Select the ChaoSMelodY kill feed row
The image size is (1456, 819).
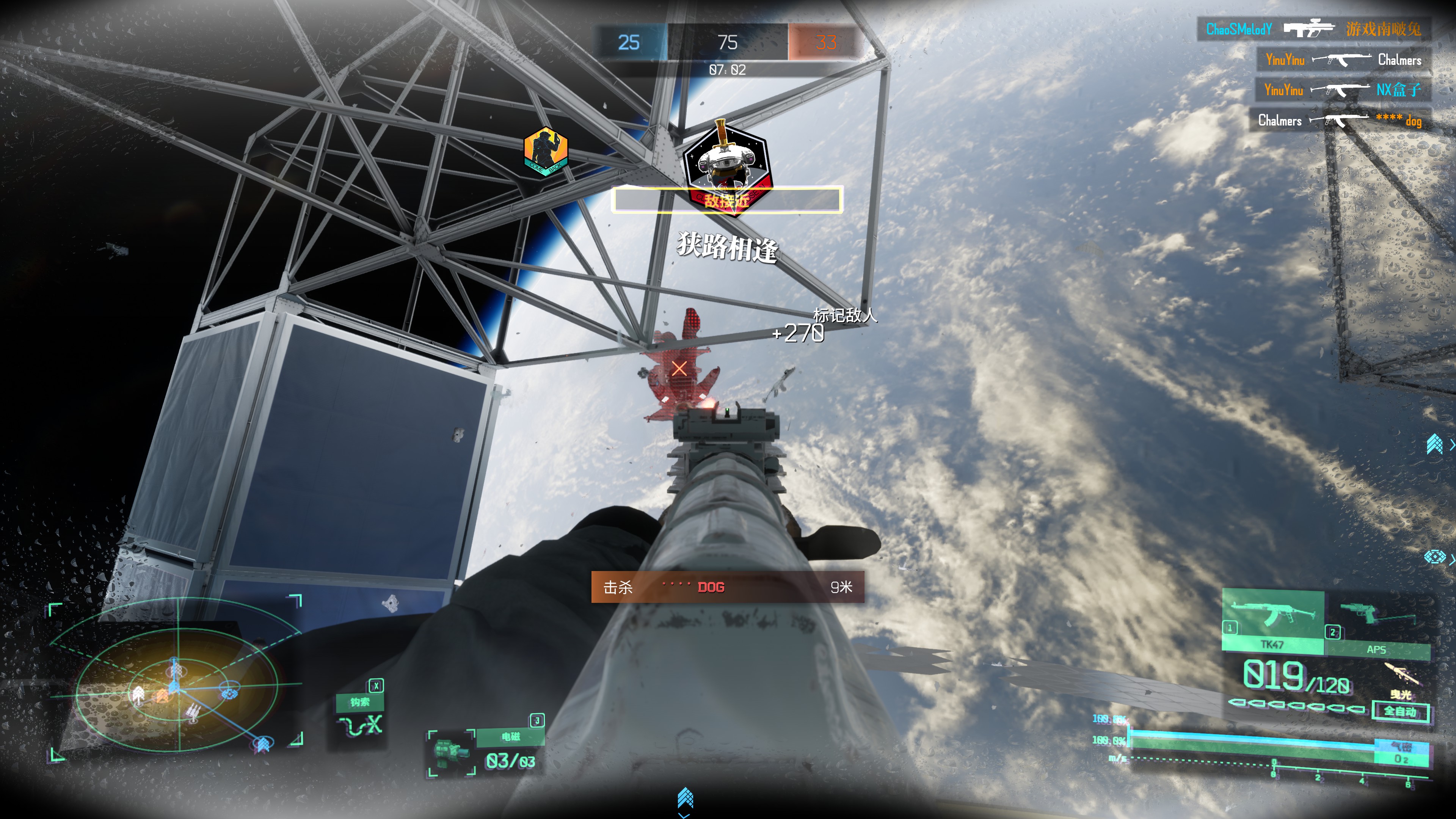(1313, 30)
